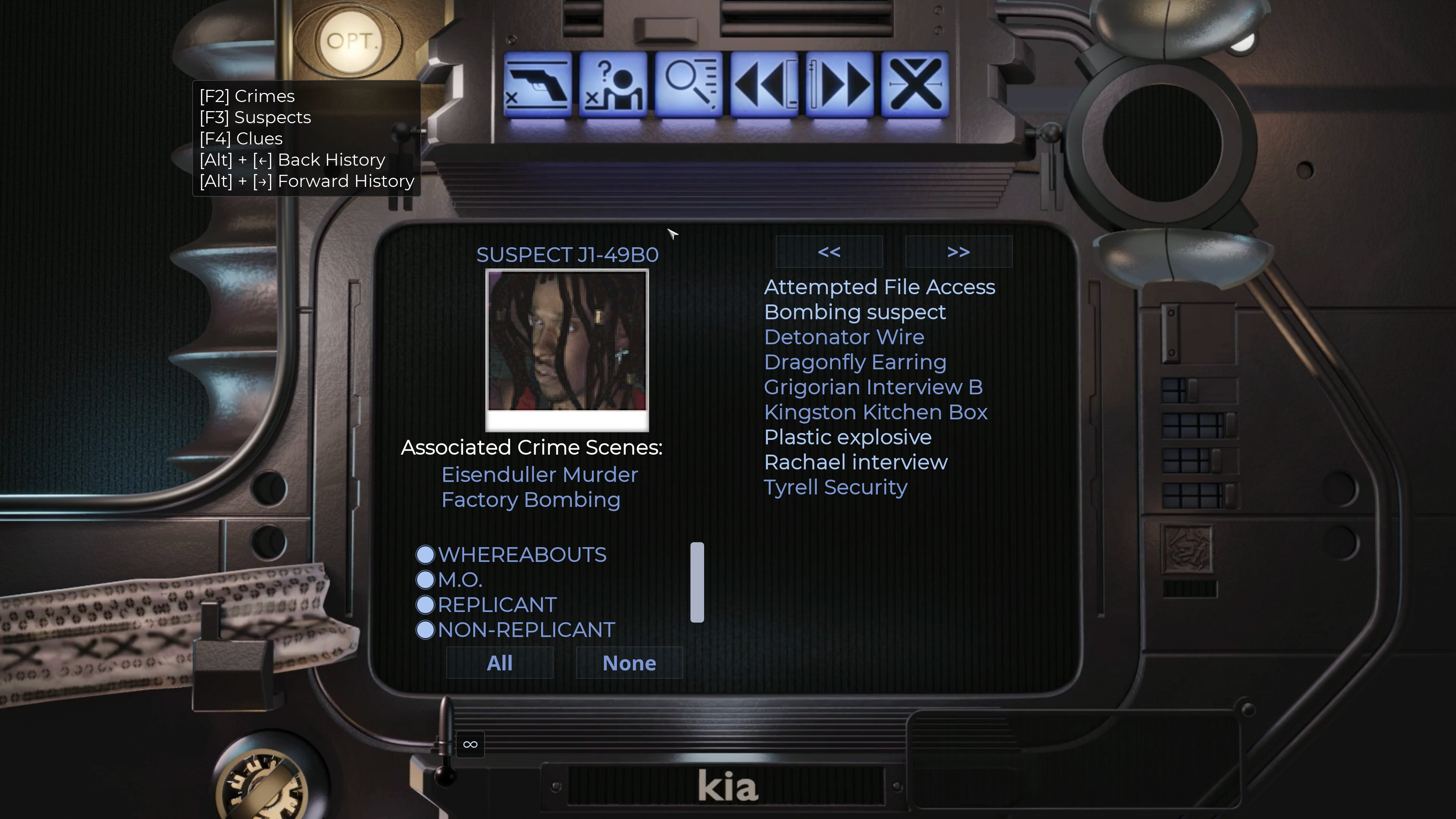Toggle the REPLICANT filter
Viewport: 1456px width, 819px height.
pos(425,605)
